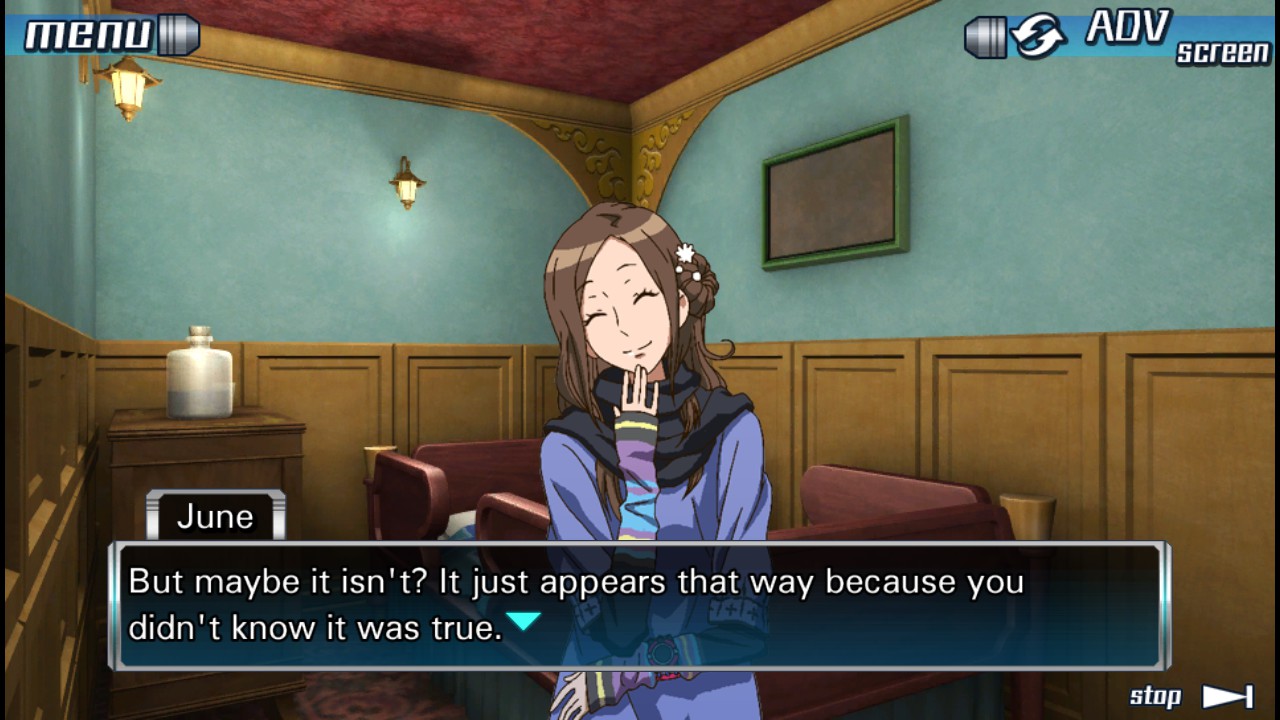The height and width of the screenshot is (720, 1280).
Task: Toggle the ADV screen mode
Action: click(1120, 36)
